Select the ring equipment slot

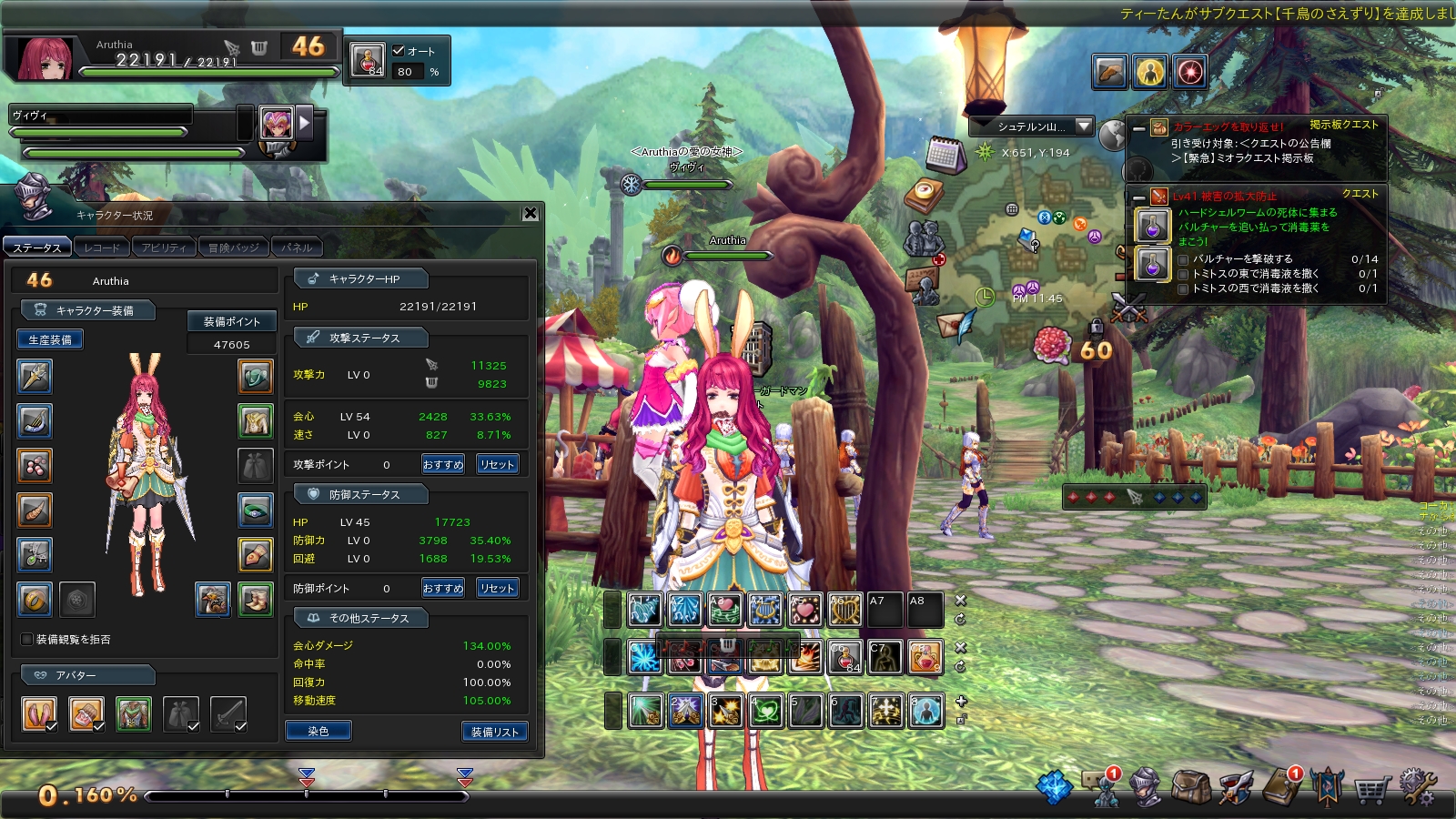coord(35,600)
